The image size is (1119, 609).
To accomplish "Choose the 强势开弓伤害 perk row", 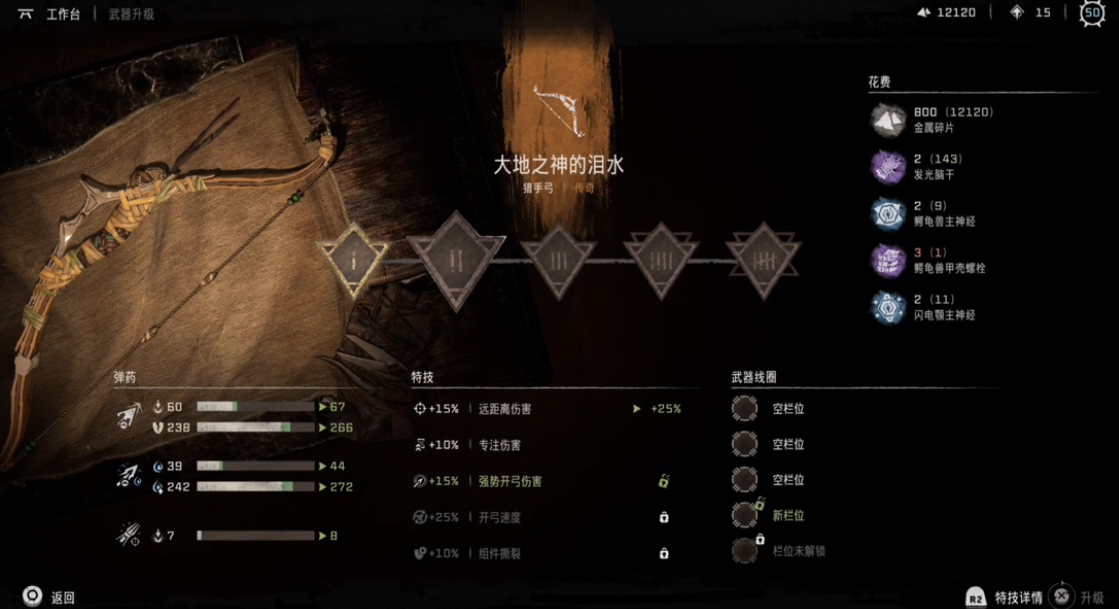I will (x=510, y=481).
